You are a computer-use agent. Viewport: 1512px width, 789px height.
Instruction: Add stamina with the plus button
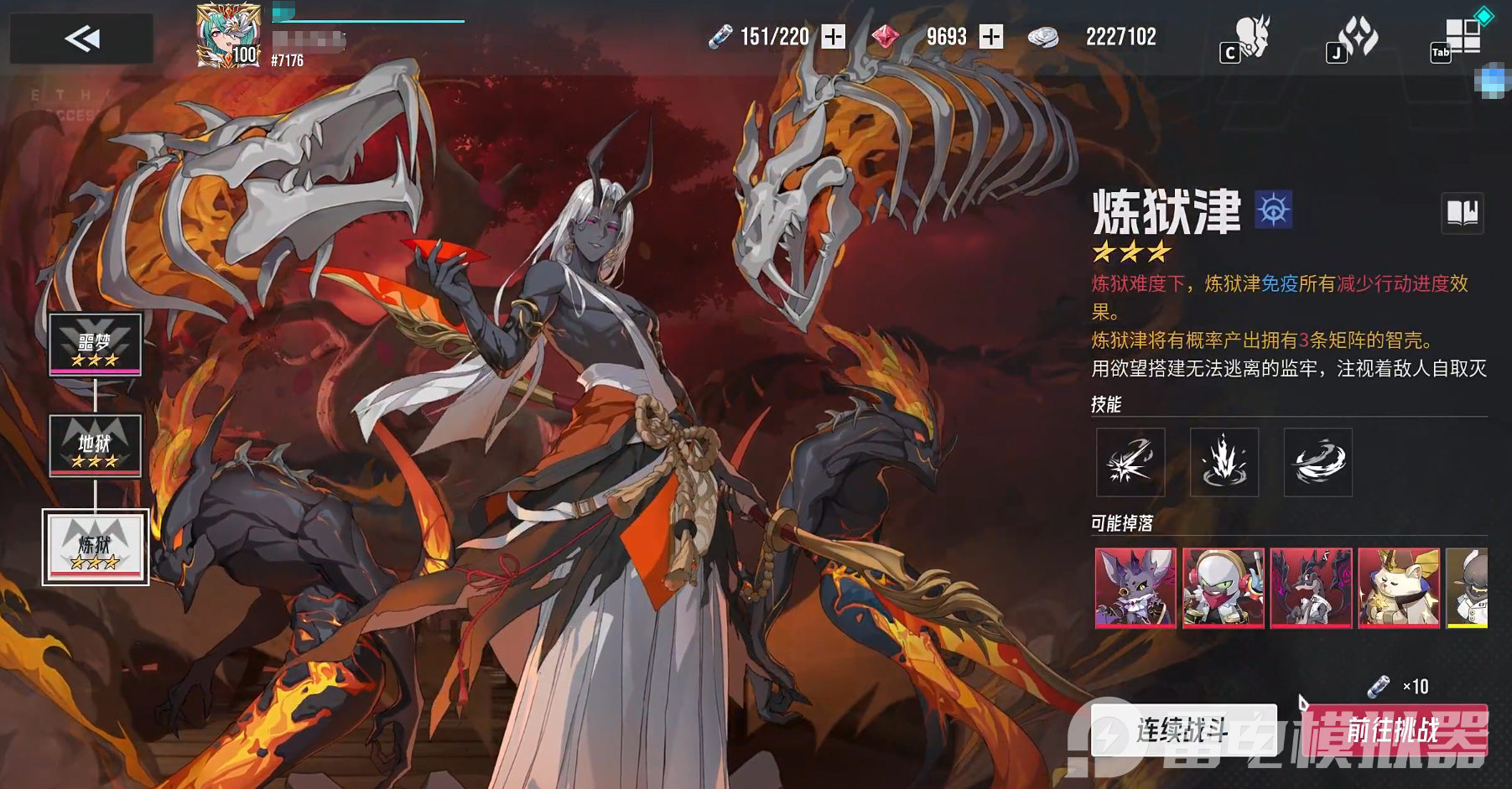pos(833,37)
